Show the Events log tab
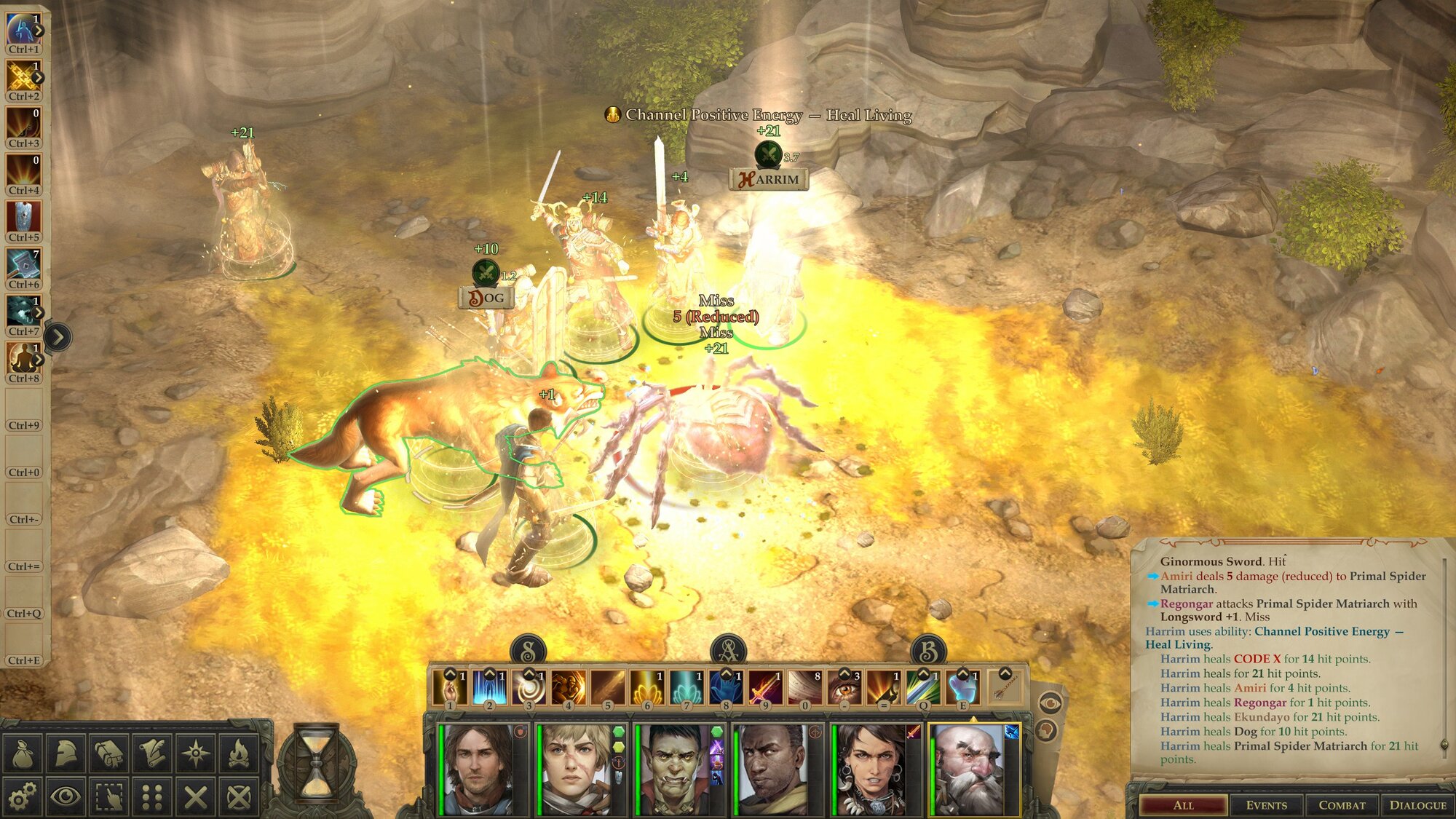 (1266, 805)
